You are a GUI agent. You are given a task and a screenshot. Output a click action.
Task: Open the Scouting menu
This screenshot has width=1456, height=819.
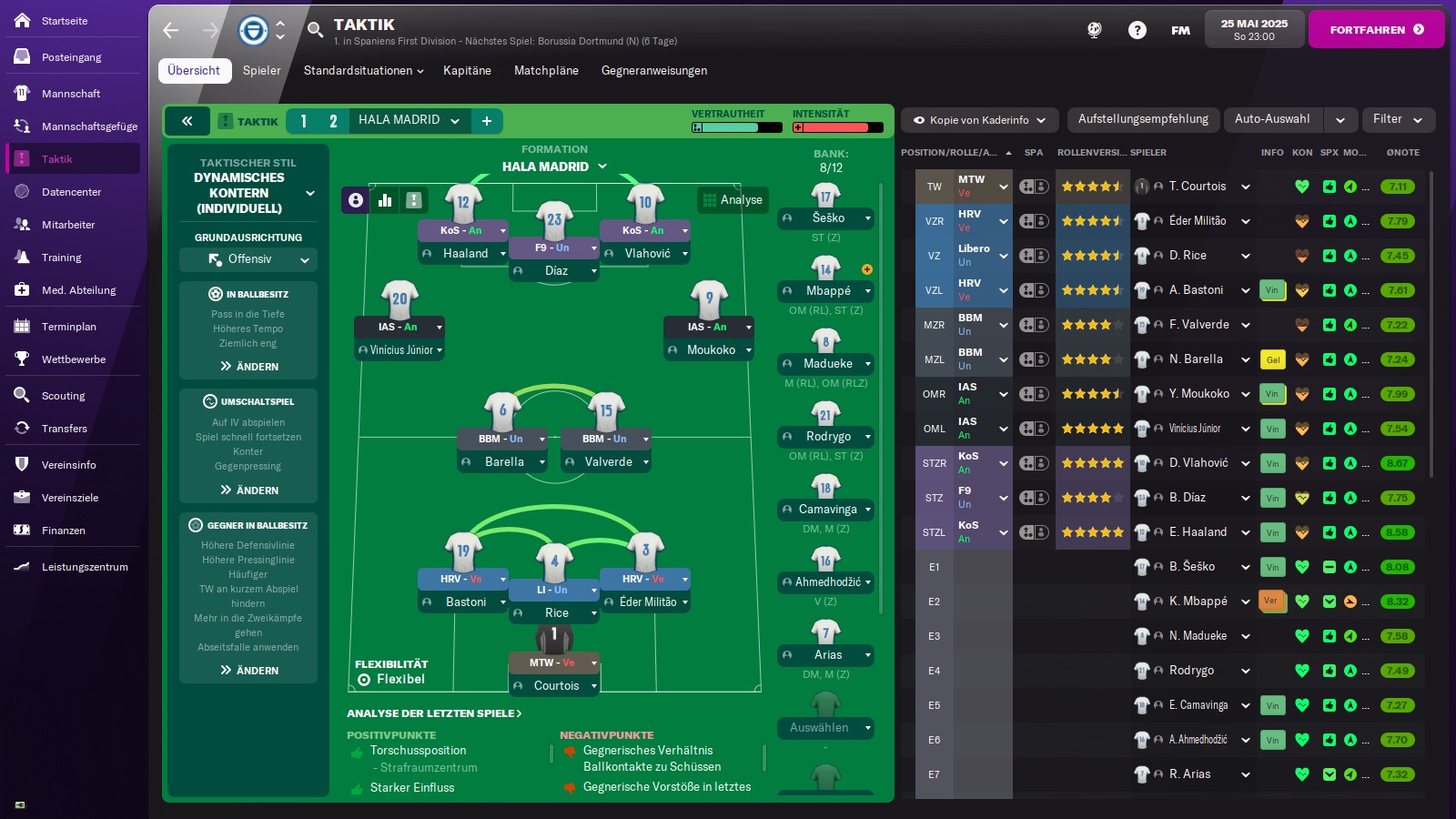pyautogui.click(x=63, y=396)
